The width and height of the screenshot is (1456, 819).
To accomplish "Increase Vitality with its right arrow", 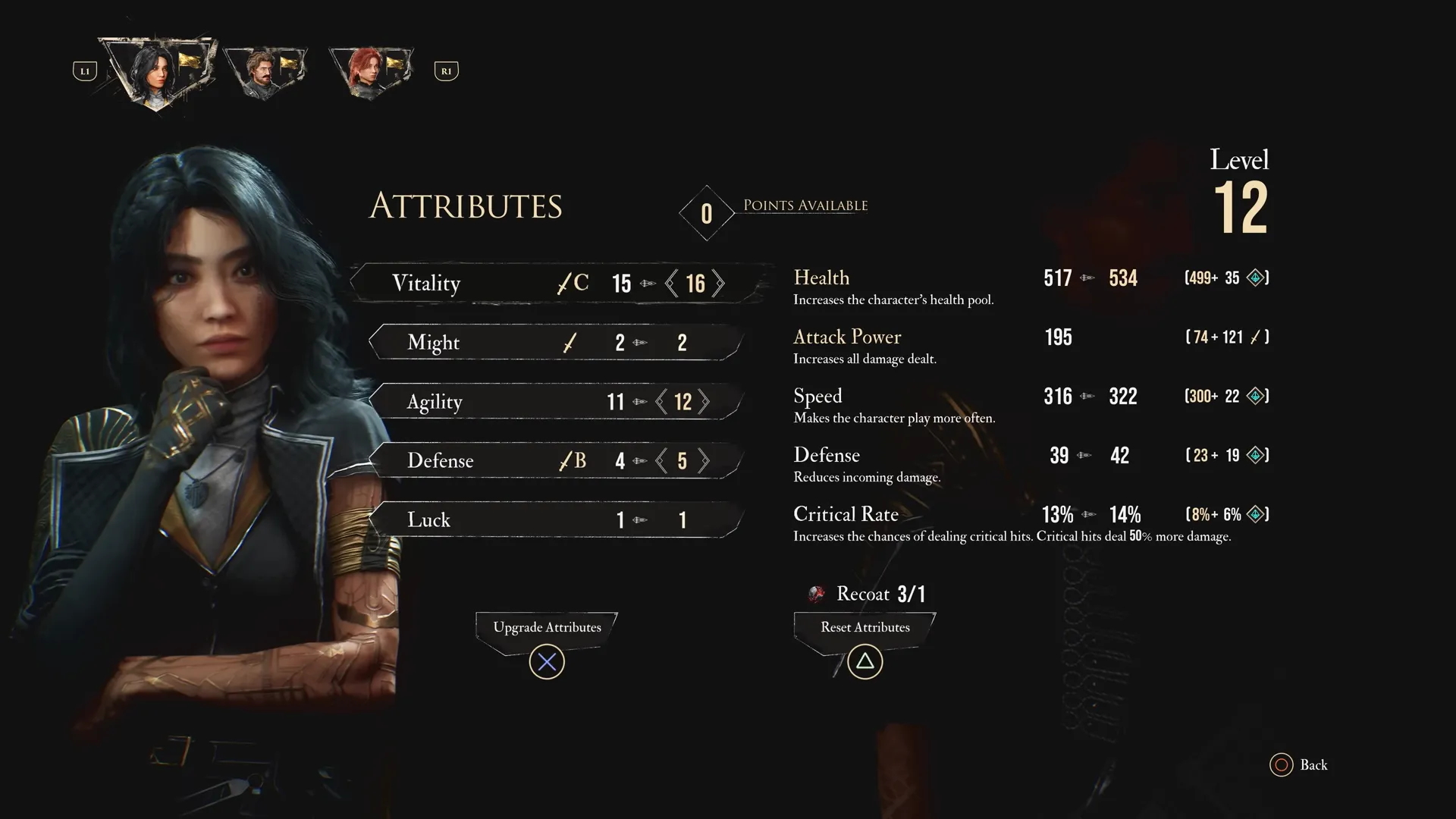I will pyautogui.click(x=718, y=284).
